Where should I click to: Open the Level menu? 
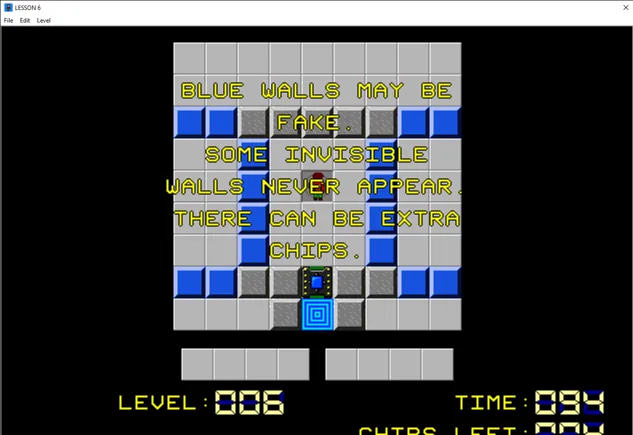click(x=44, y=20)
